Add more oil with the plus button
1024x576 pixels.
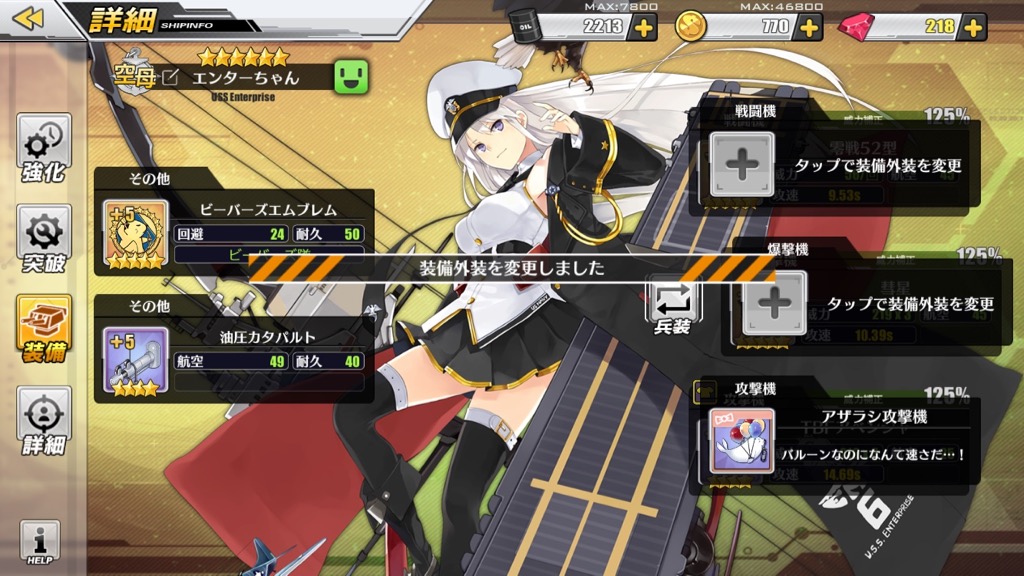641,27
